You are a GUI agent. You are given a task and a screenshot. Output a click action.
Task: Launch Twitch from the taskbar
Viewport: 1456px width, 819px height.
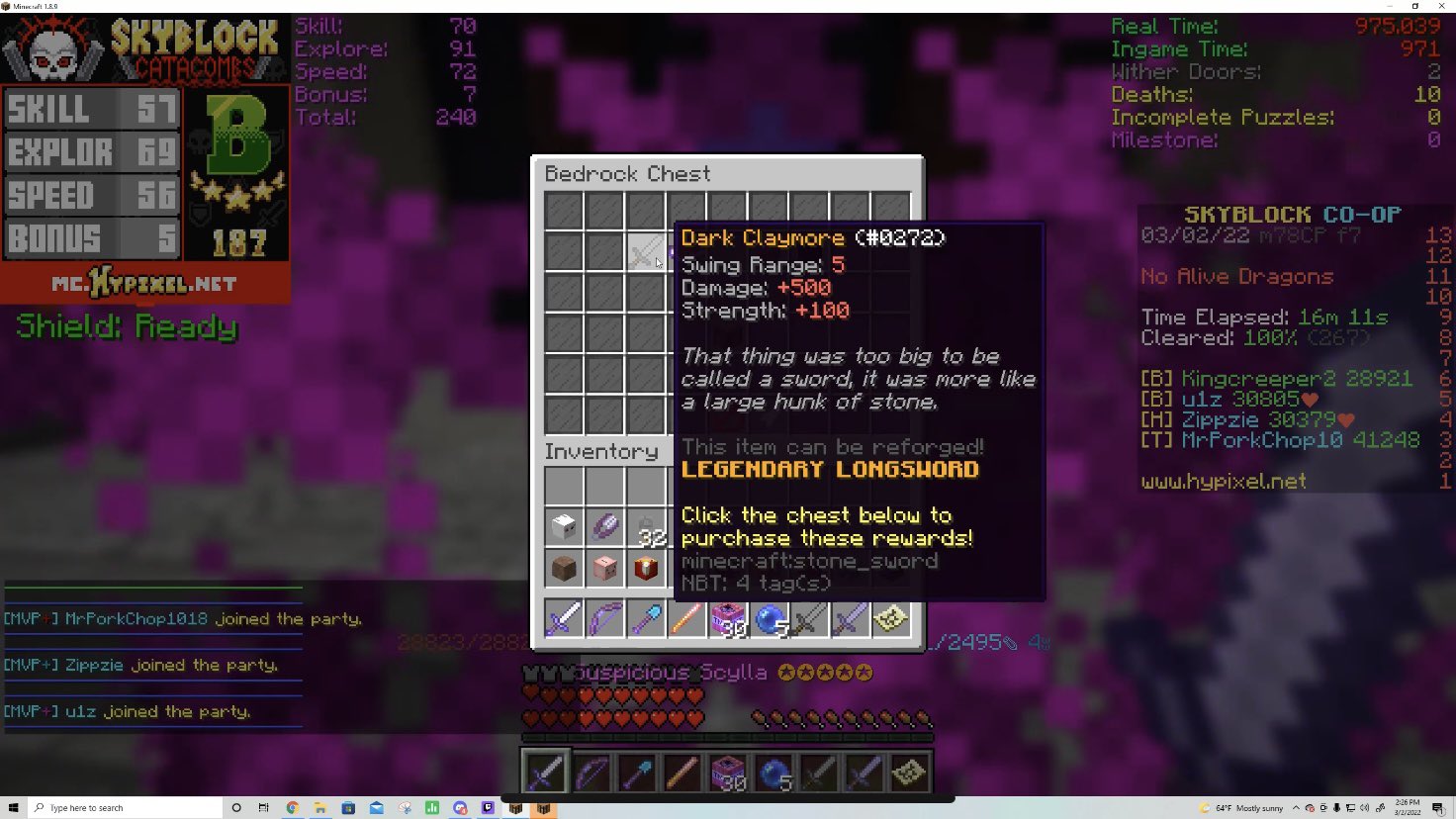point(487,807)
